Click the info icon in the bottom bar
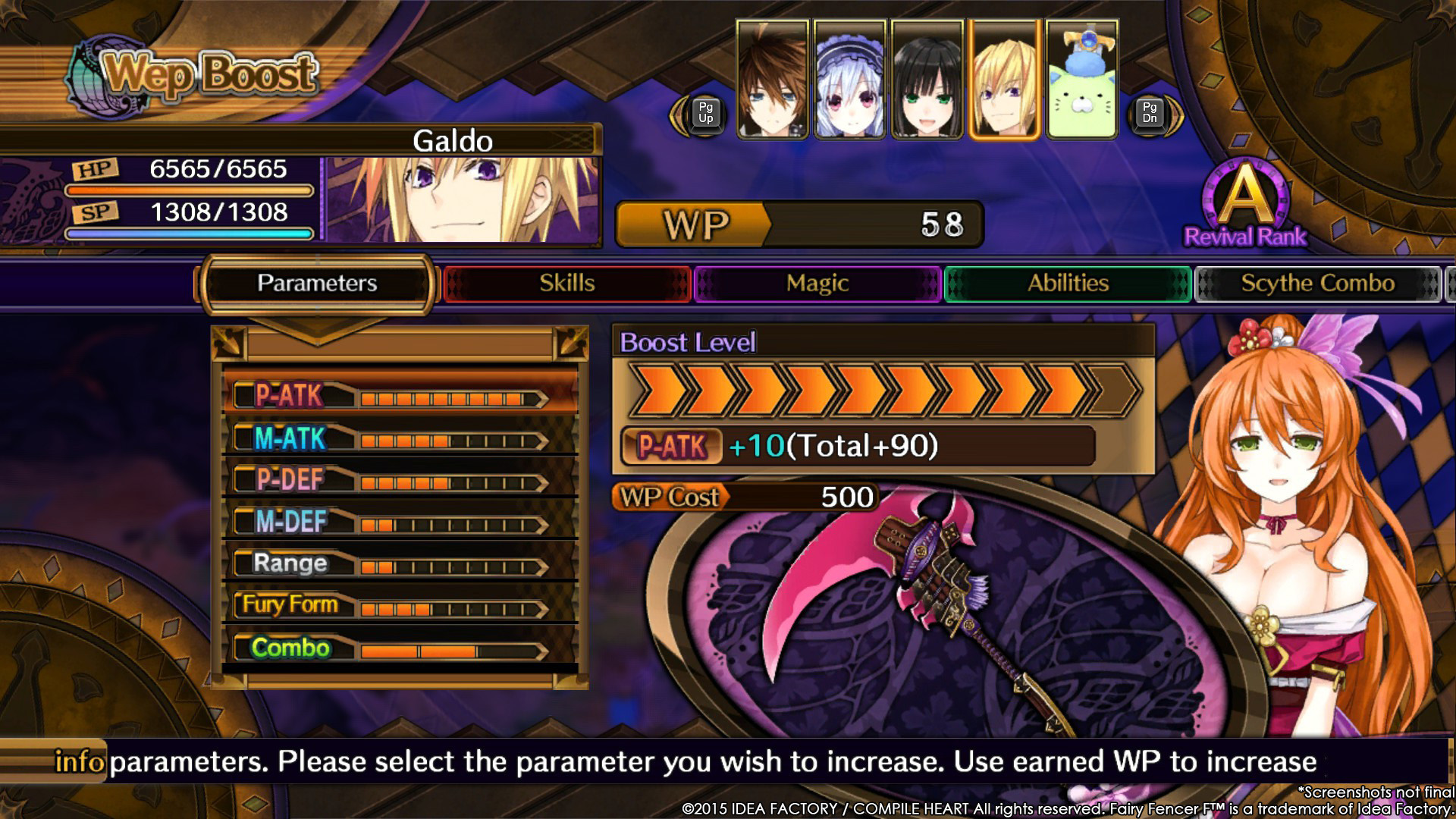 point(80,761)
